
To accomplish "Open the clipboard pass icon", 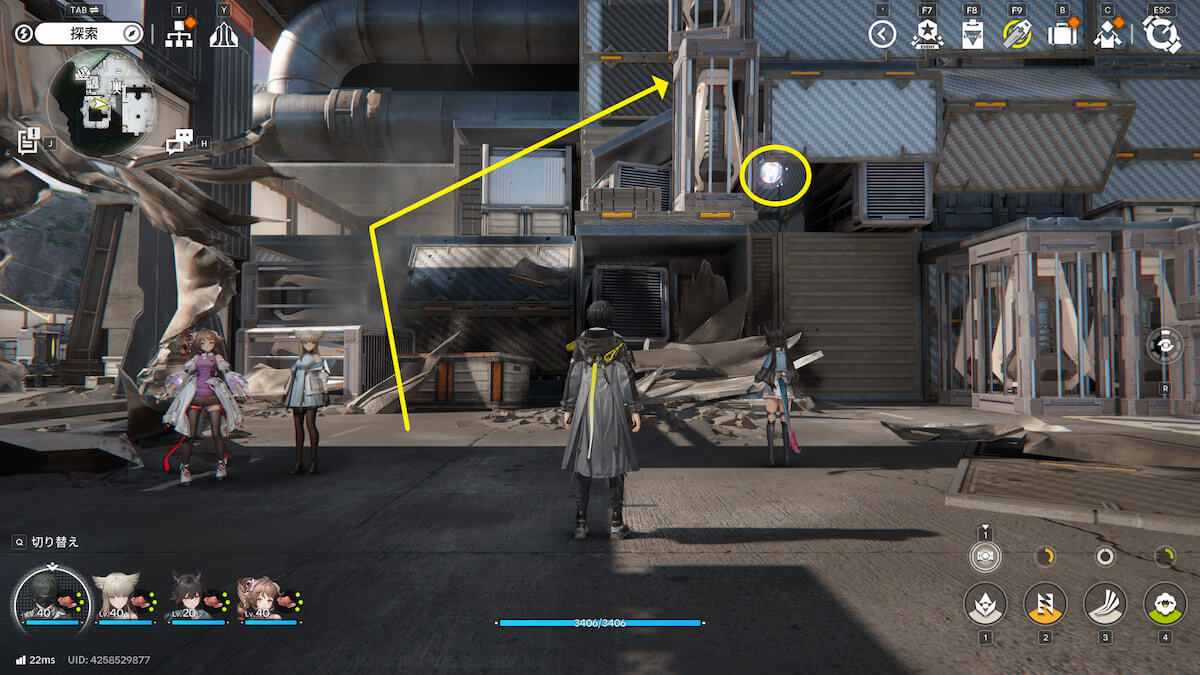I will 971,35.
